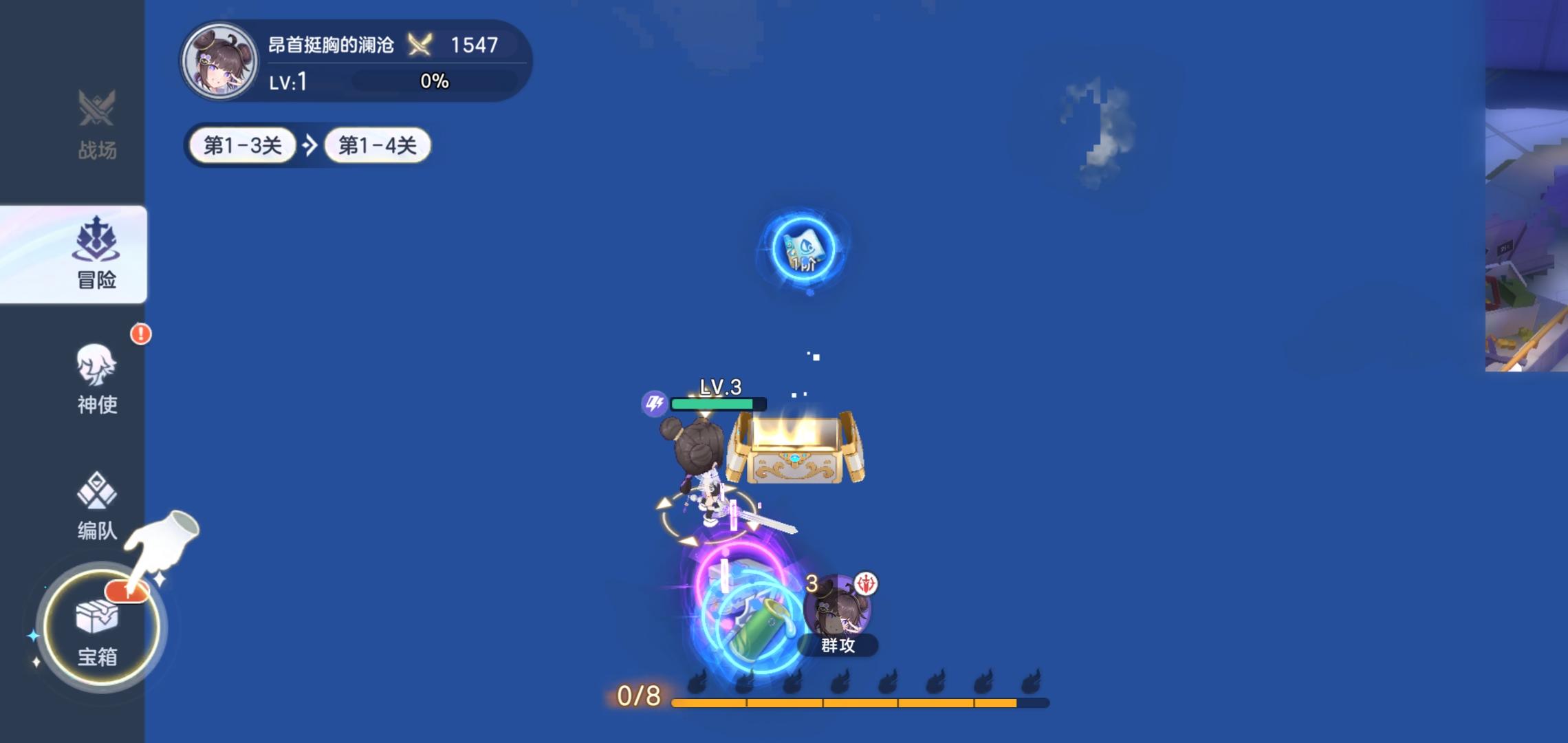This screenshot has height=743, width=1568.
Task: Expand stage progression via the arrow chevron
Action: point(310,144)
